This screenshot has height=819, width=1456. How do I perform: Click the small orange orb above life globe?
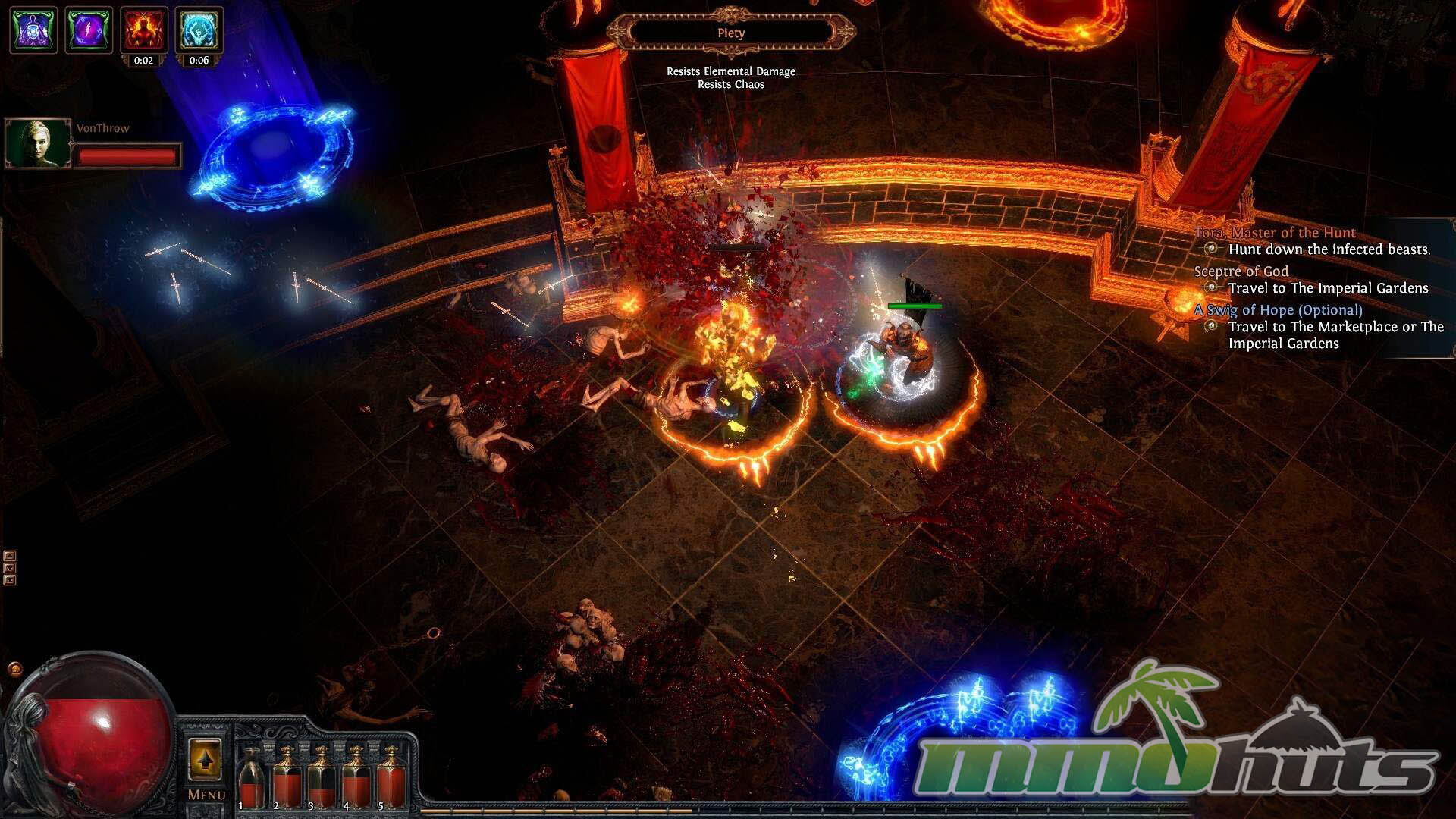coord(15,670)
